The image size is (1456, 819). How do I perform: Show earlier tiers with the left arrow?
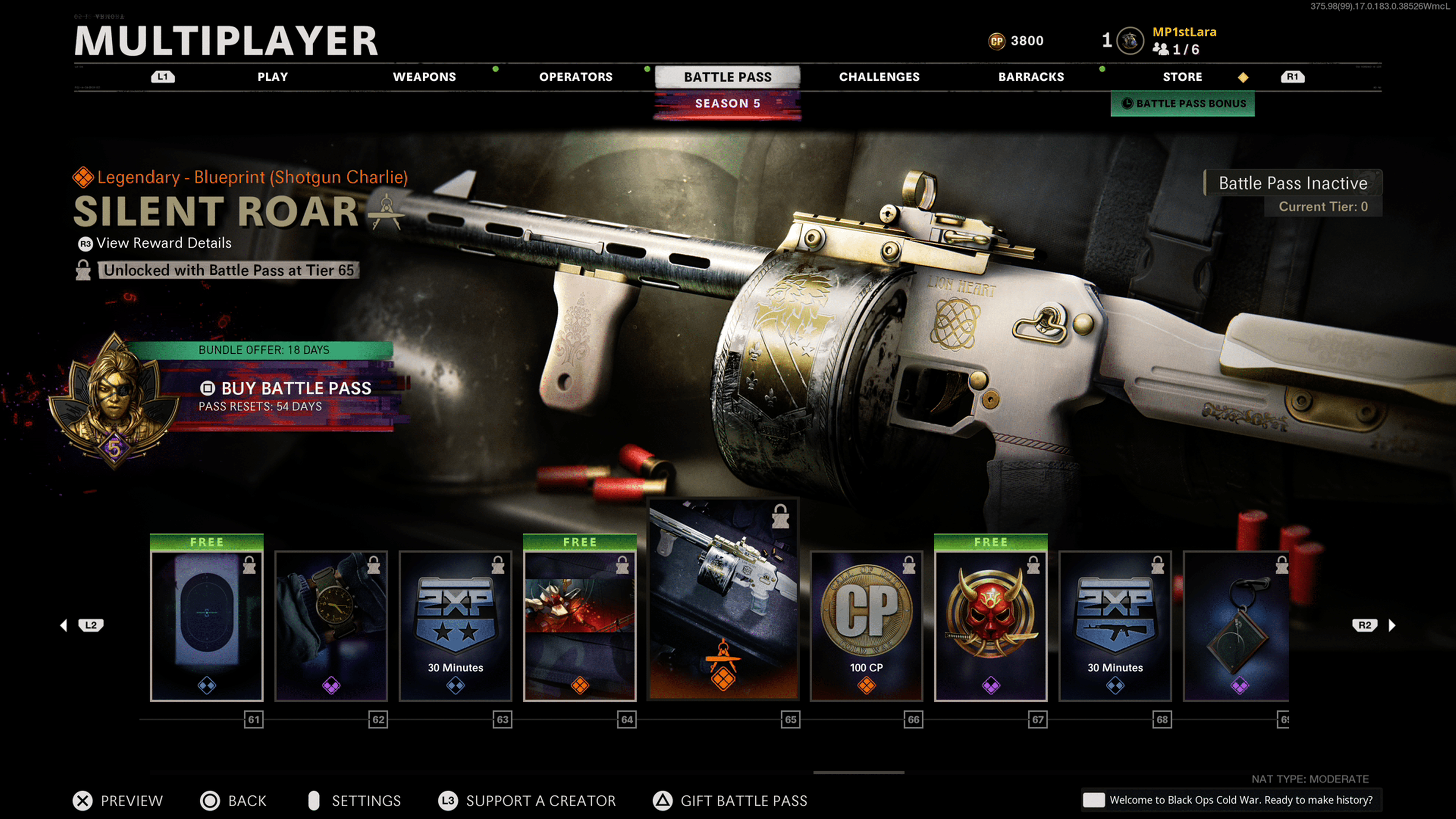[x=64, y=625]
